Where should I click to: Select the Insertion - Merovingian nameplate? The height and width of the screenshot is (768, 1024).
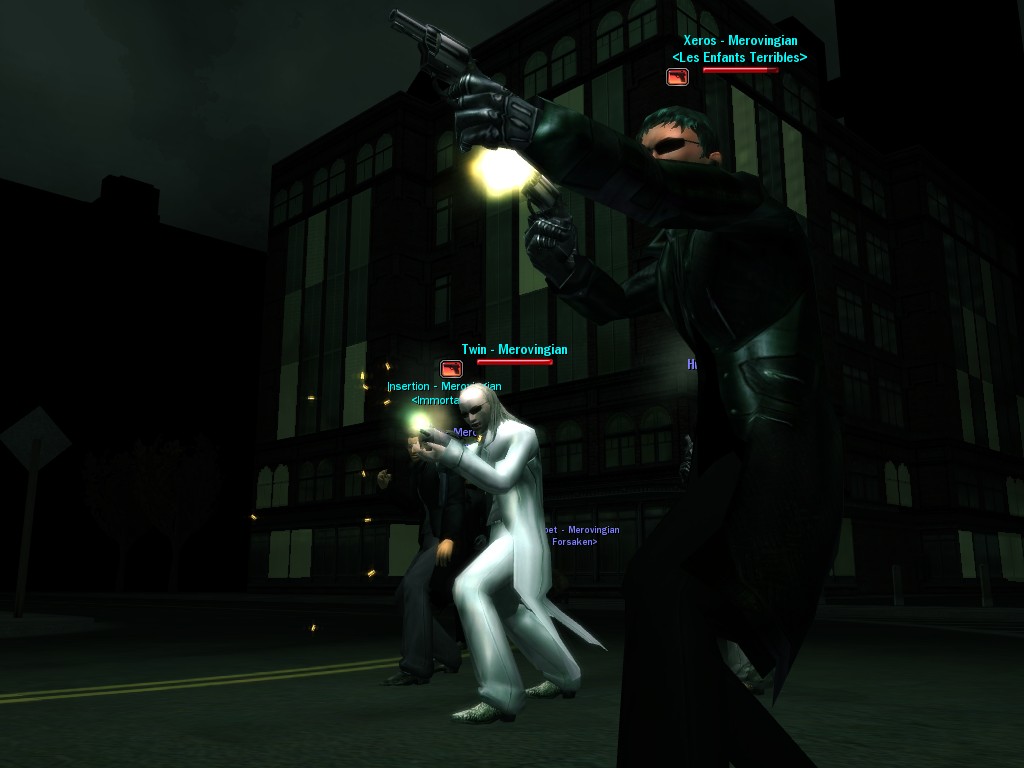pos(443,387)
